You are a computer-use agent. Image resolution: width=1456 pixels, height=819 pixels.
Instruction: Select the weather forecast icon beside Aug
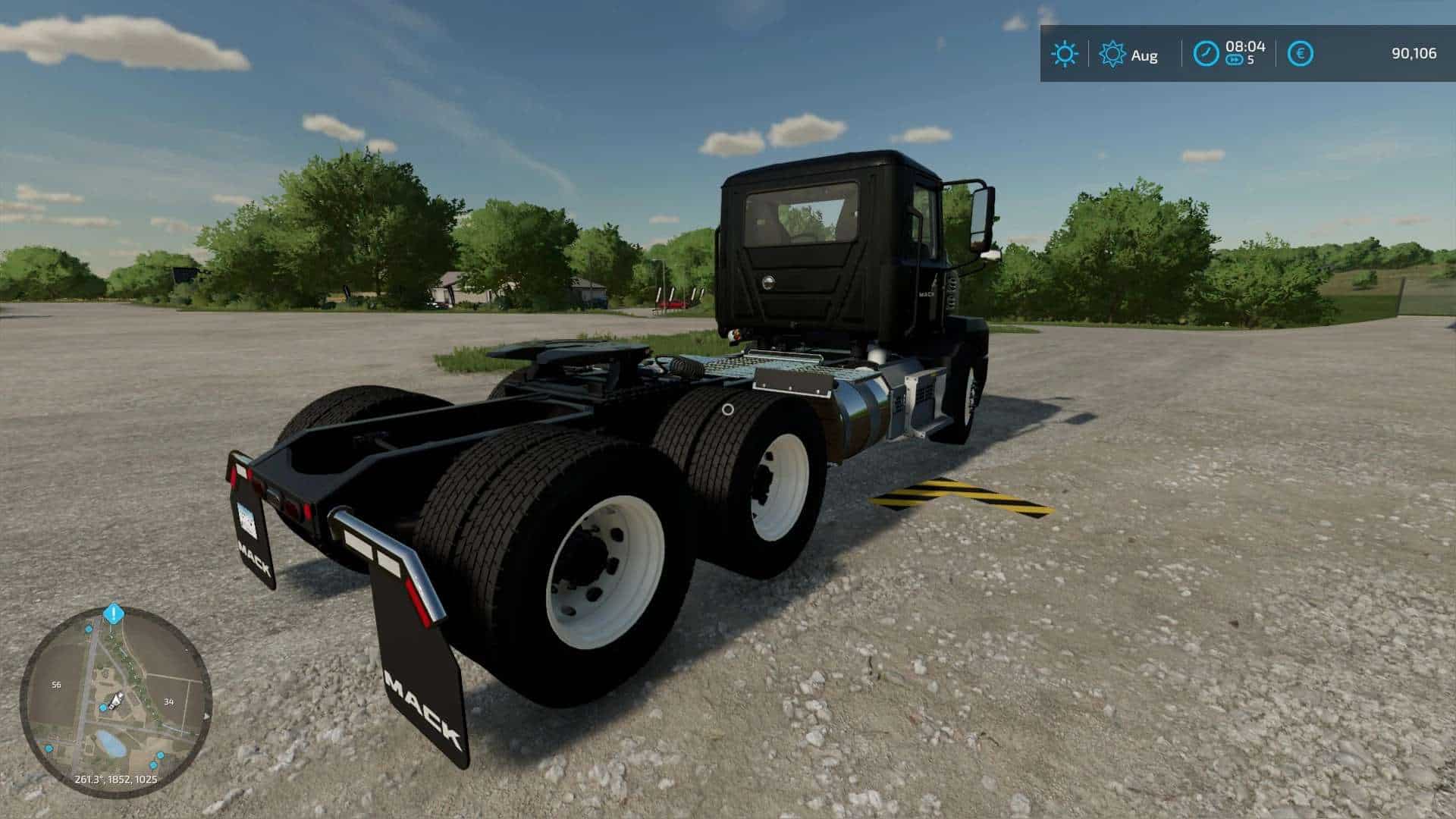click(x=1112, y=54)
